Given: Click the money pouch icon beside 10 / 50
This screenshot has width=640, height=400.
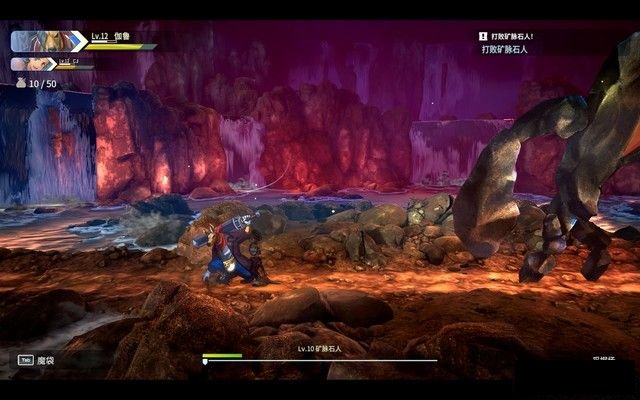Looking at the screenshot, I should click(x=18, y=84).
